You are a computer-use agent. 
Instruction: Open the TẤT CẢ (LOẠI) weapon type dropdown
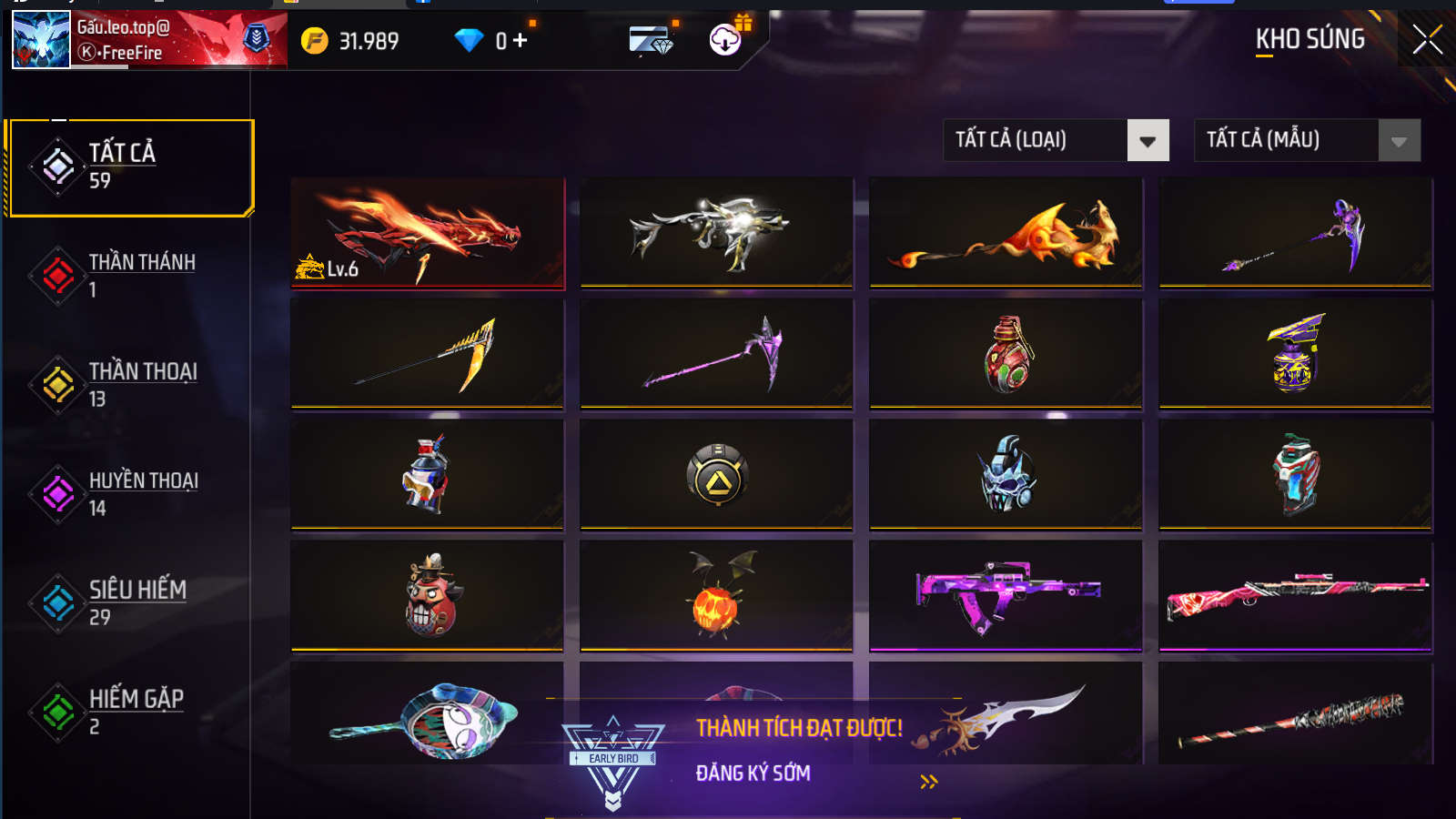1054,140
